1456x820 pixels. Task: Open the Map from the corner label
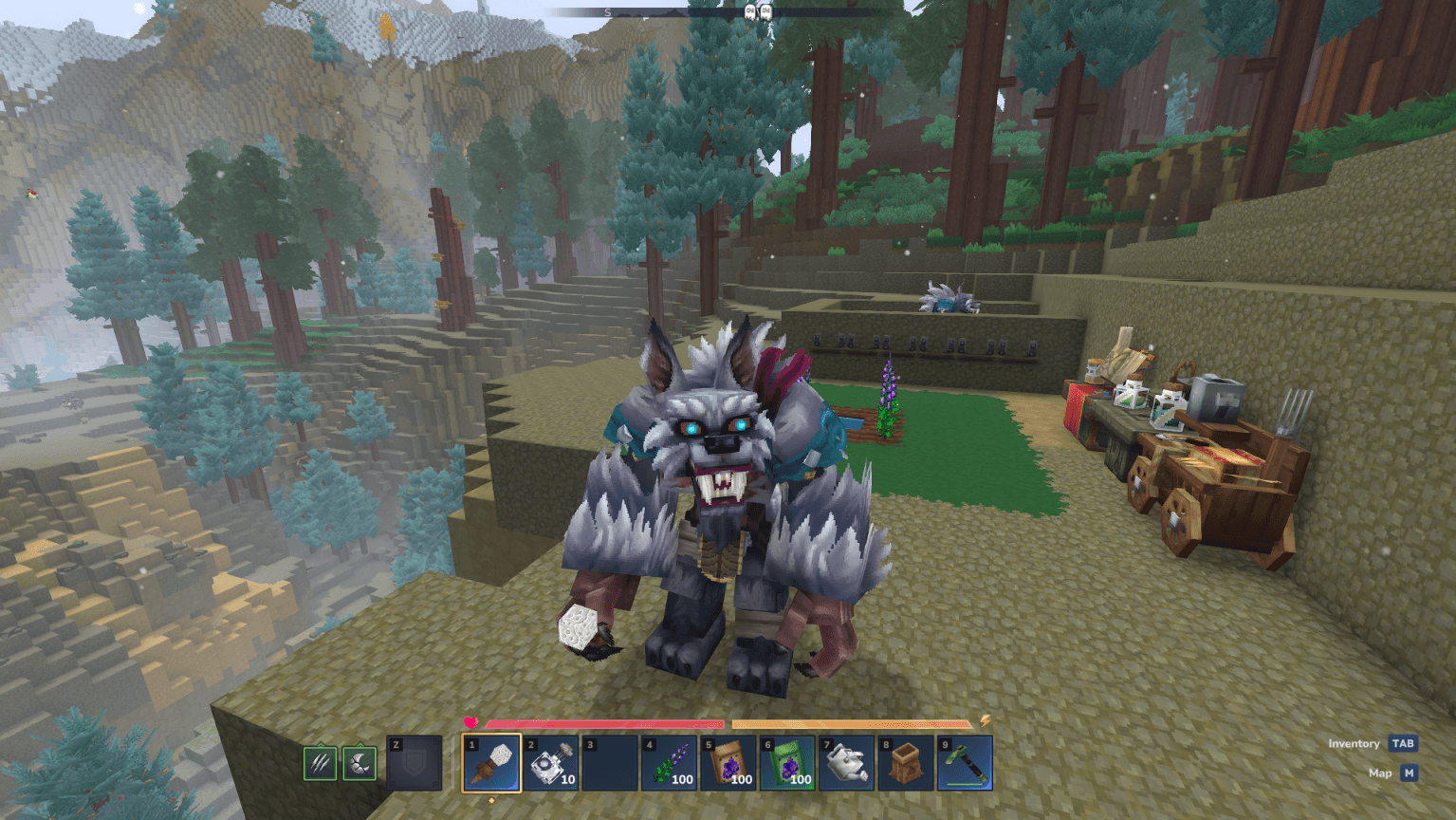[x=1409, y=773]
